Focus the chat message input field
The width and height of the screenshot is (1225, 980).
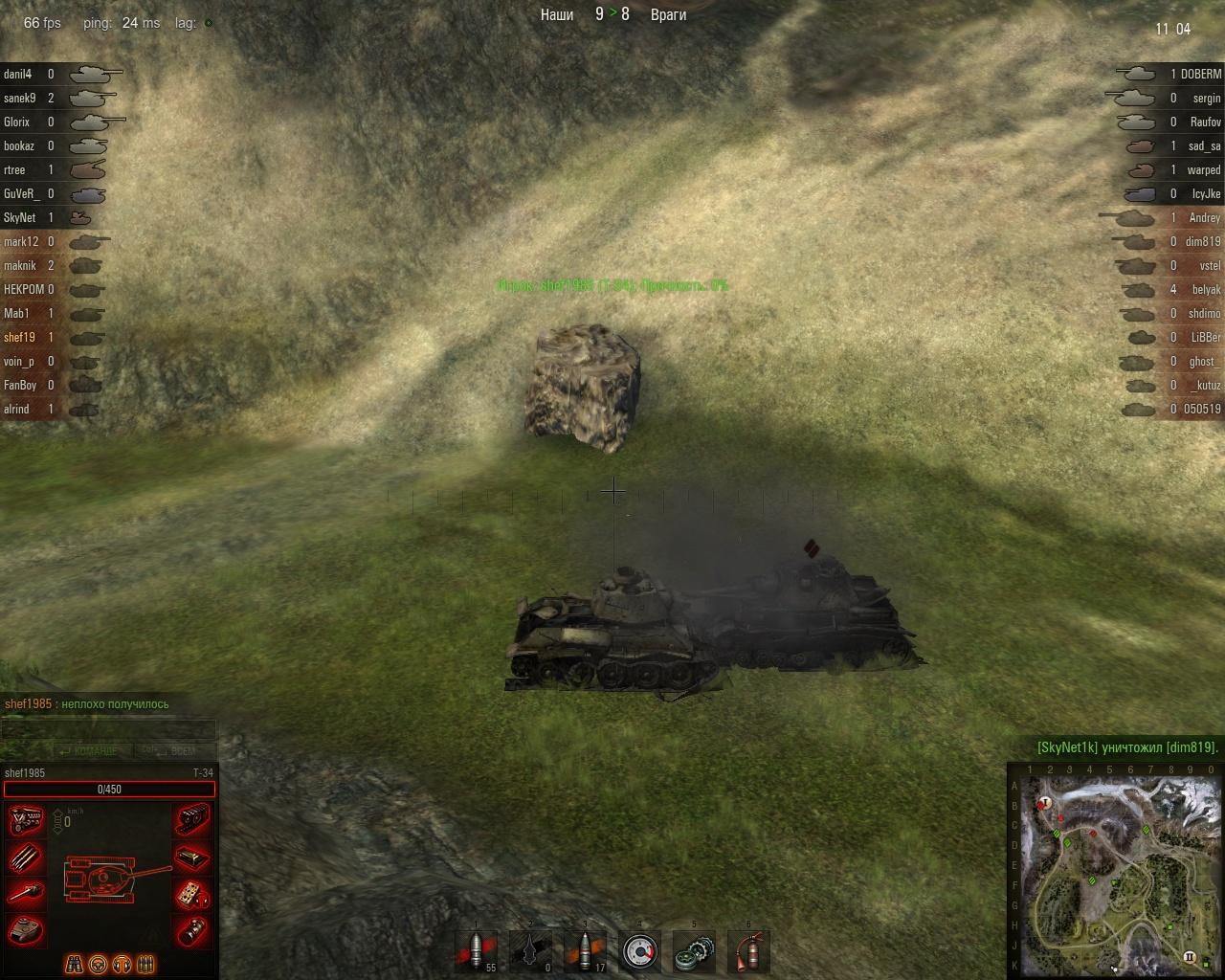click(108, 730)
